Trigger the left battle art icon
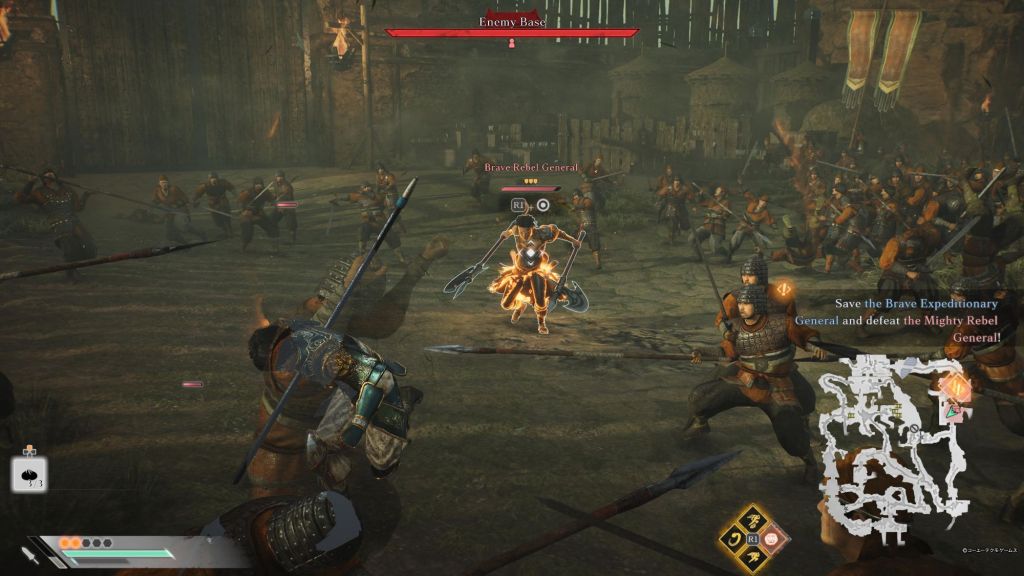This screenshot has height=576, width=1024. [x=733, y=538]
